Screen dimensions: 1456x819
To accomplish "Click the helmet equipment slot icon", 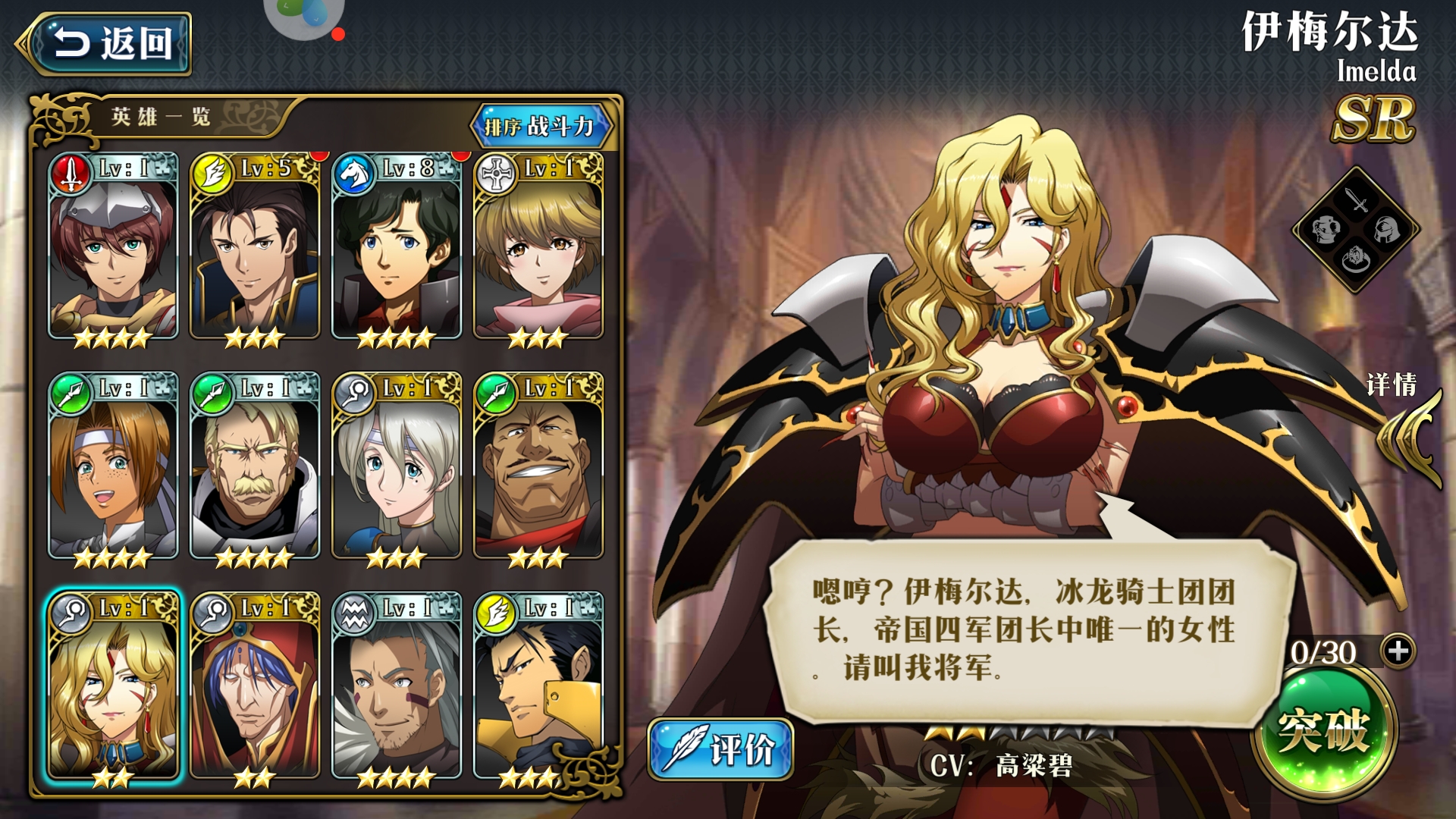I will [1388, 230].
